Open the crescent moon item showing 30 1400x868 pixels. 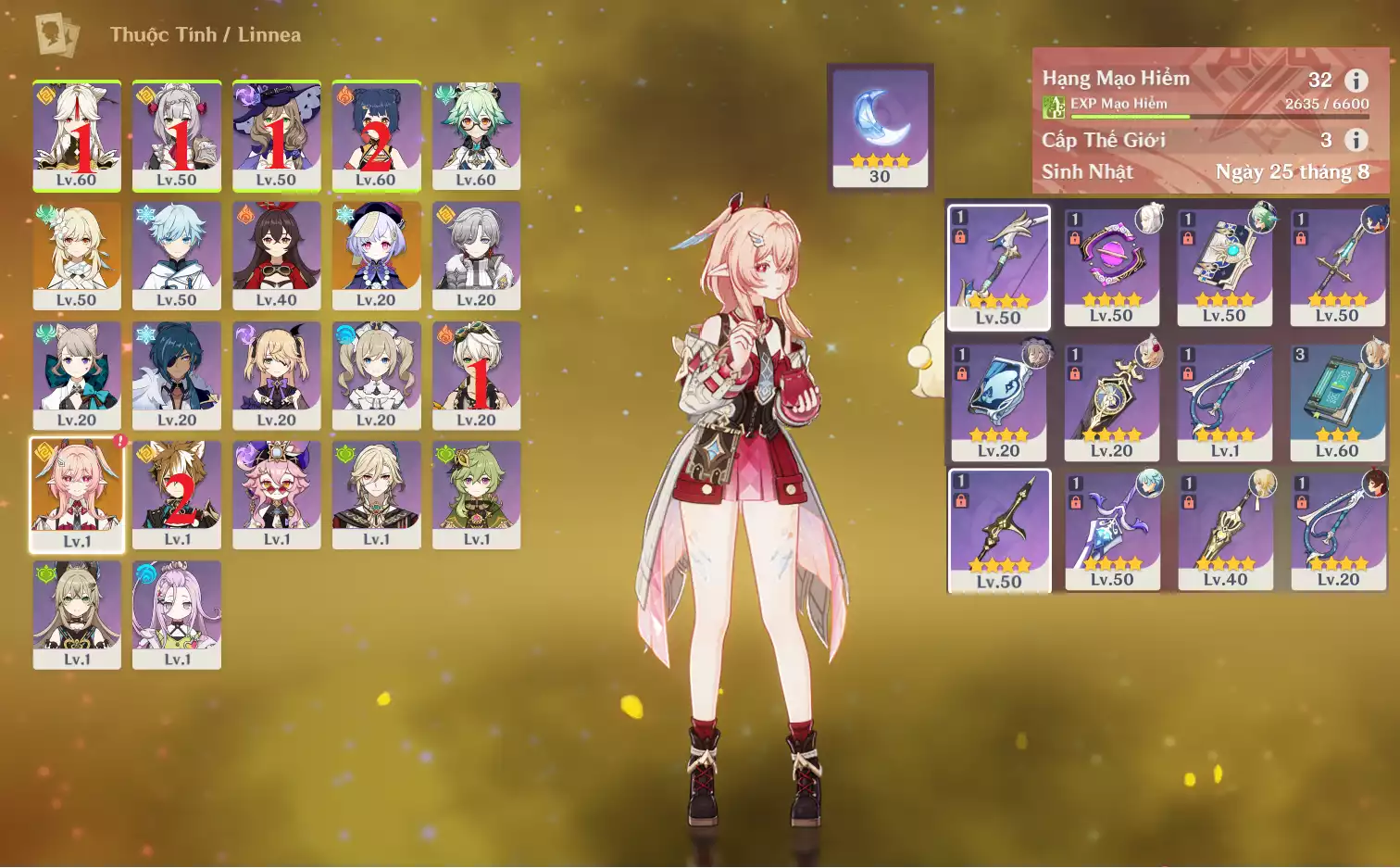(880, 127)
